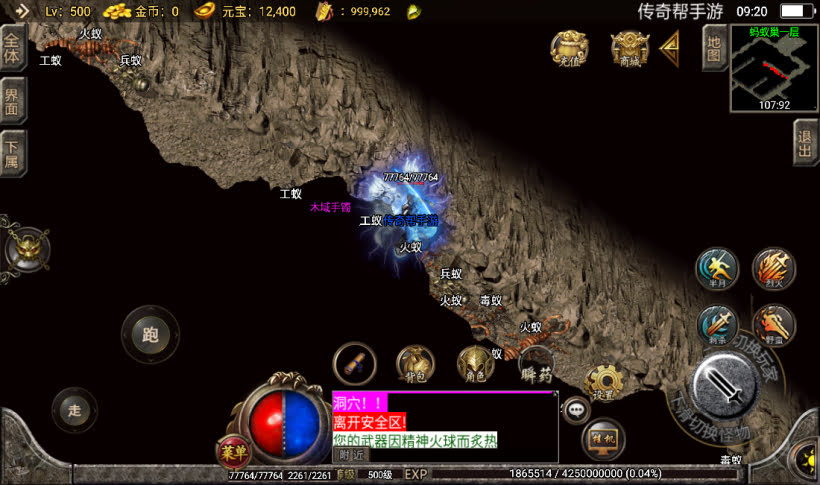Click the golden helmet emblem icon
820x485 pixels.
(25, 250)
